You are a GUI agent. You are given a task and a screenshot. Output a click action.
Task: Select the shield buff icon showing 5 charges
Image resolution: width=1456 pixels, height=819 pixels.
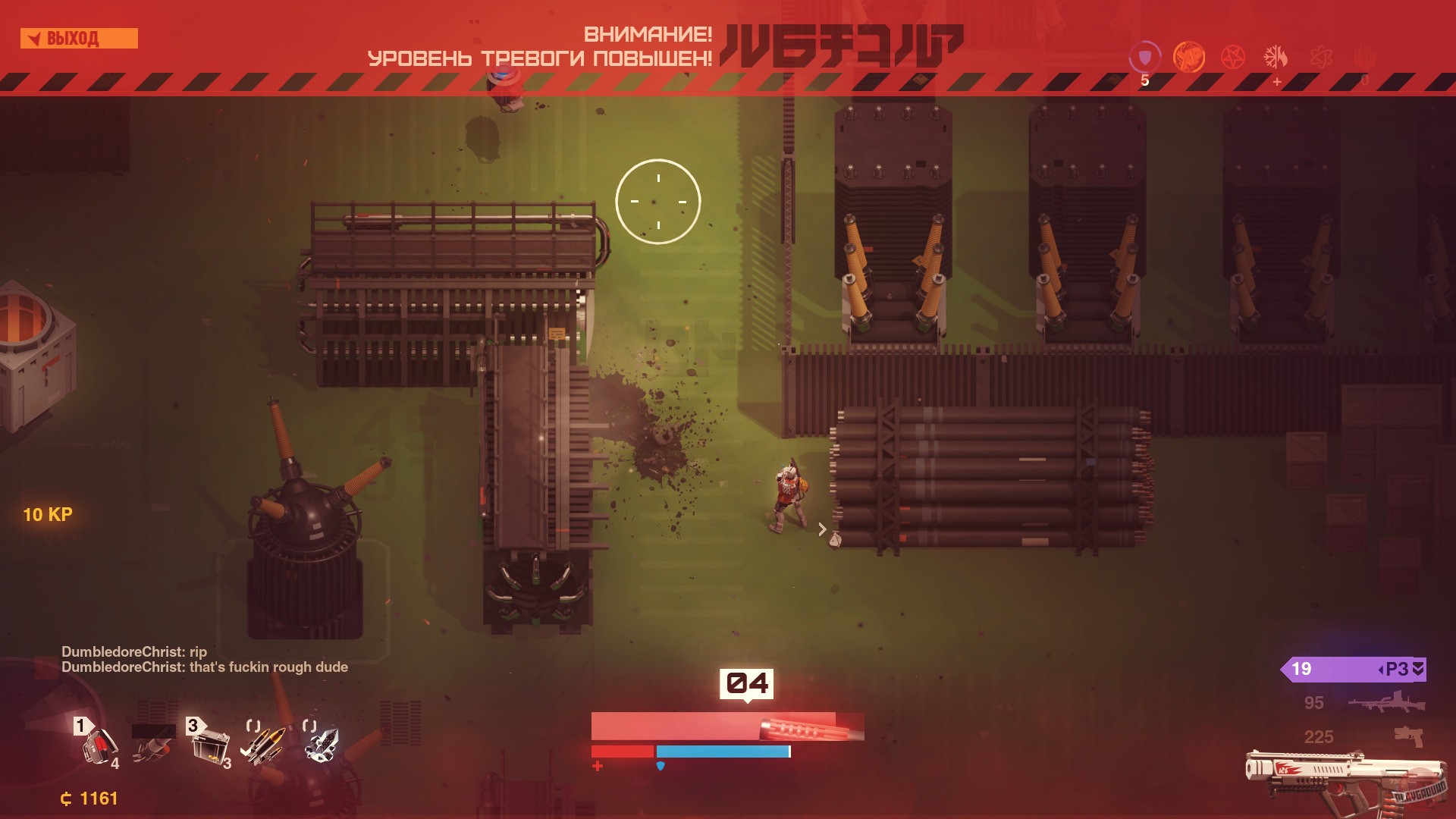pyautogui.click(x=1146, y=55)
